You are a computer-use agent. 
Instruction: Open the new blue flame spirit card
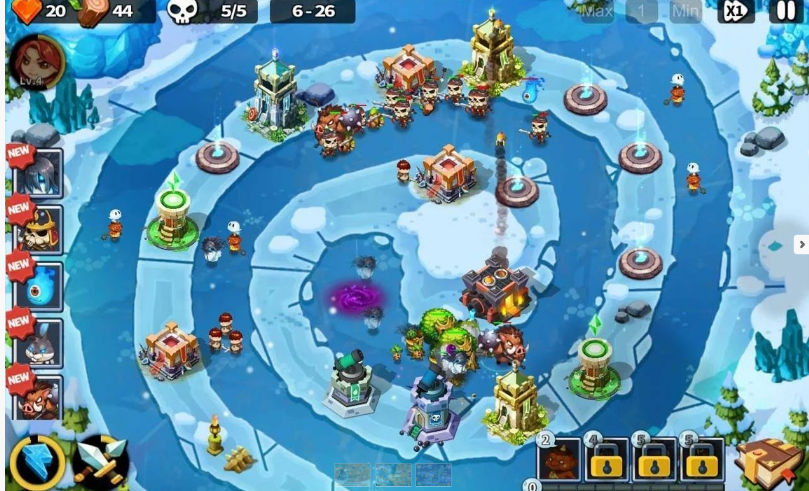tap(38, 287)
